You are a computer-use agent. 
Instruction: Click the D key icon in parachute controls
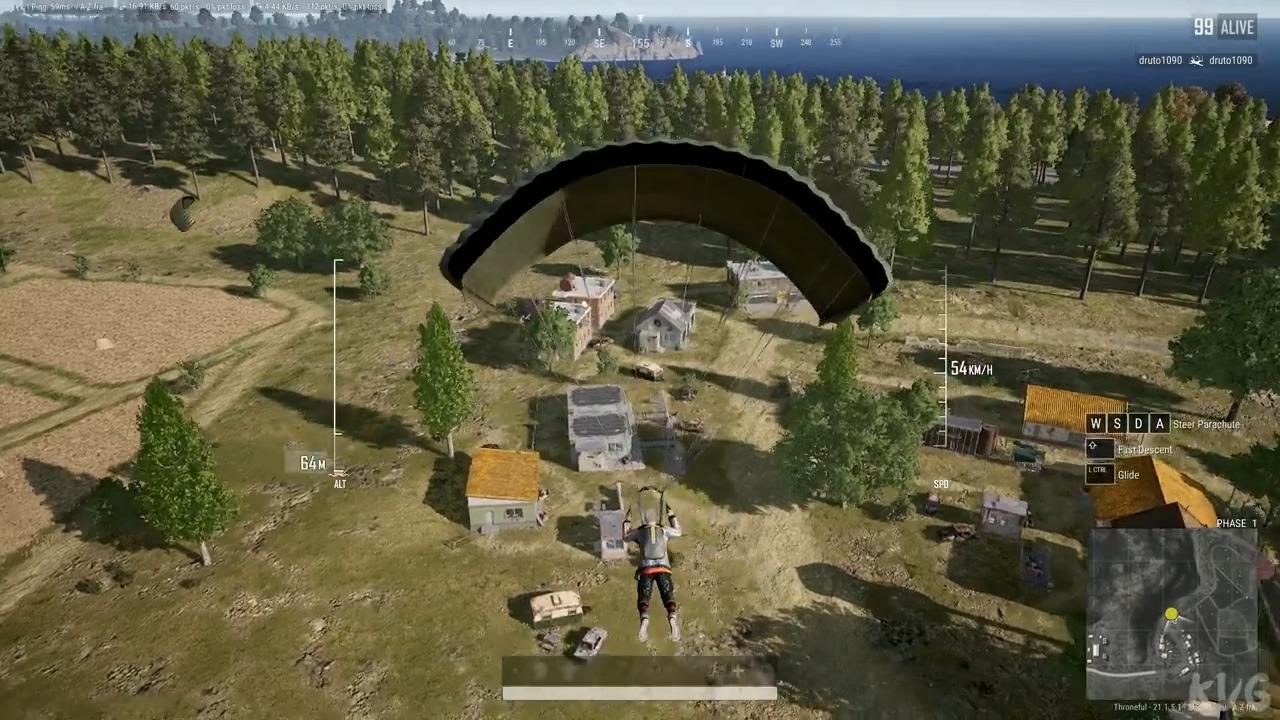[x=1138, y=424]
